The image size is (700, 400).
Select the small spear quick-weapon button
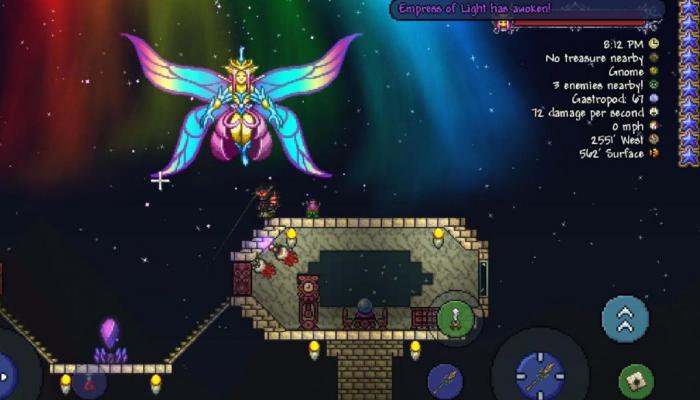tap(445, 381)
